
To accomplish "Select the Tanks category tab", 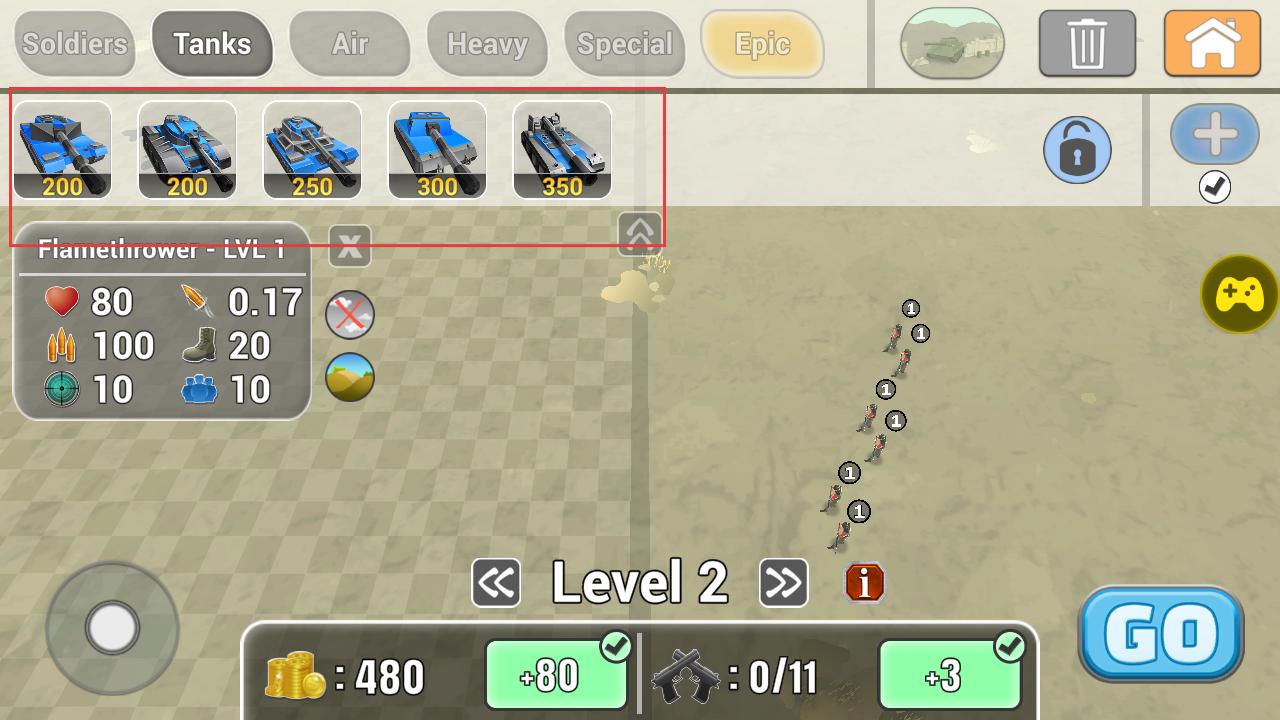I will click(x=212, y=44).
